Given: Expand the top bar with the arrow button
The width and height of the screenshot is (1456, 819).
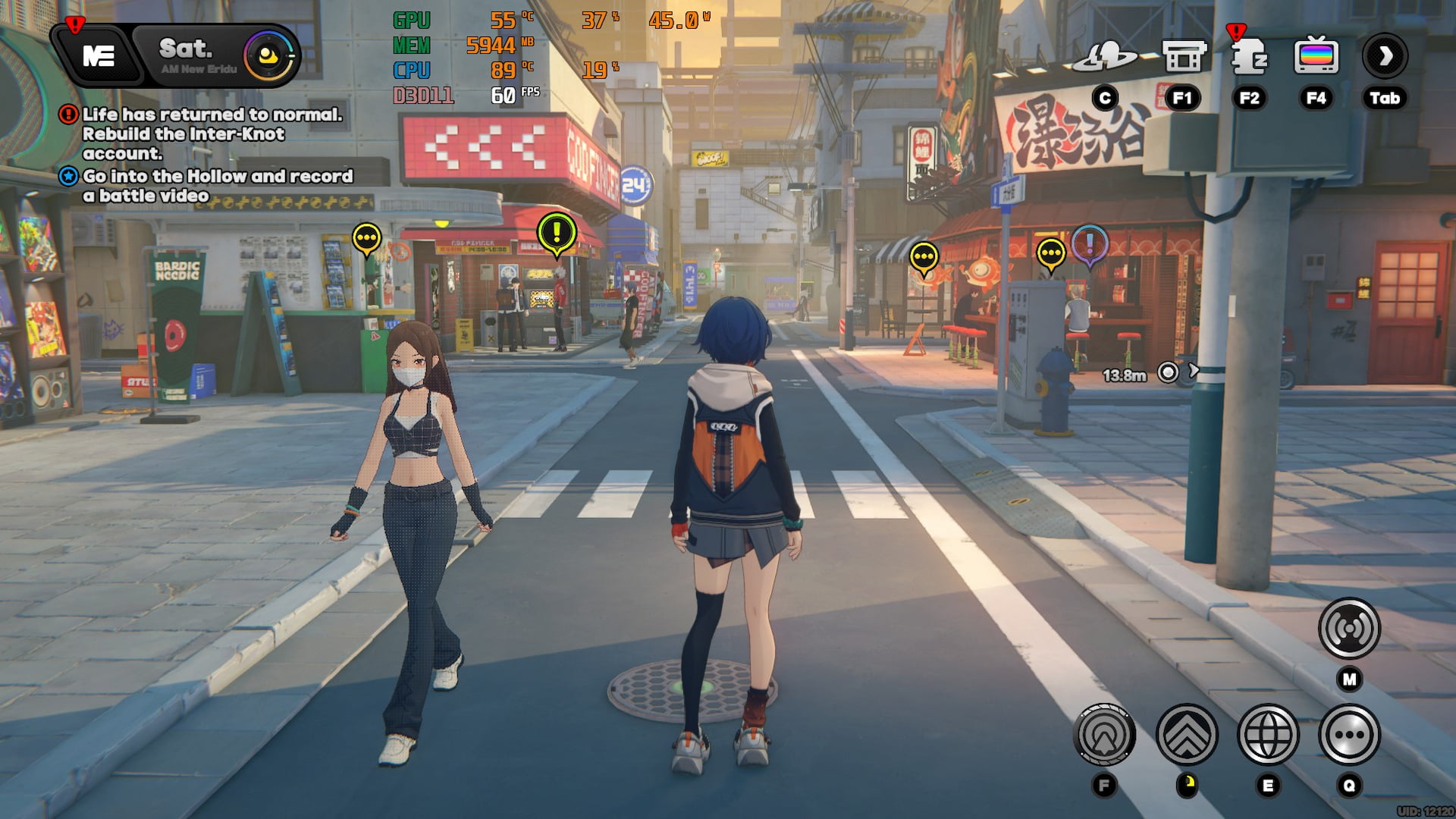Looking at the screenshot, I should point(1385,56).
